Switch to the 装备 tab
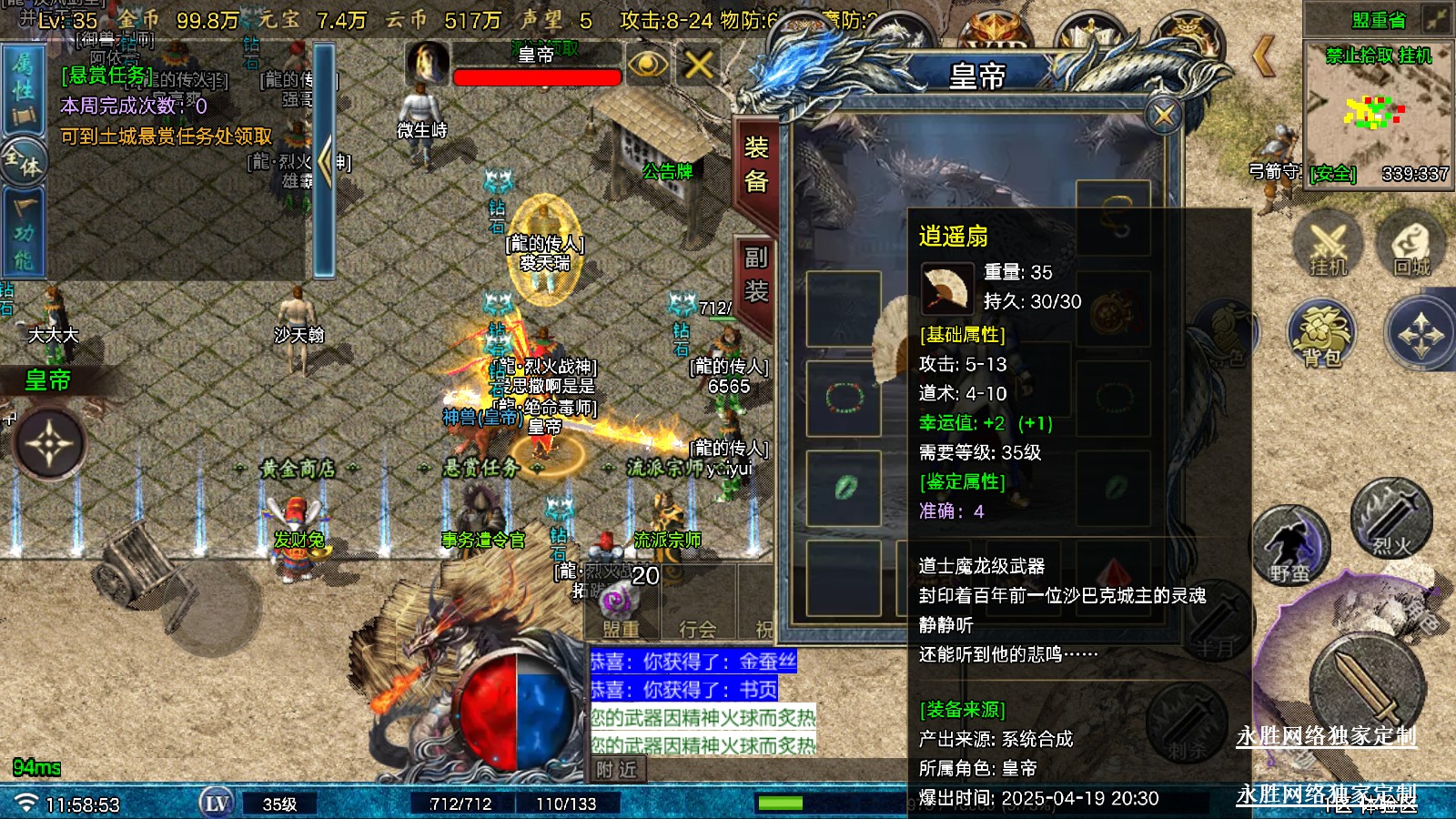The image size is (1456, 819). 756,165
